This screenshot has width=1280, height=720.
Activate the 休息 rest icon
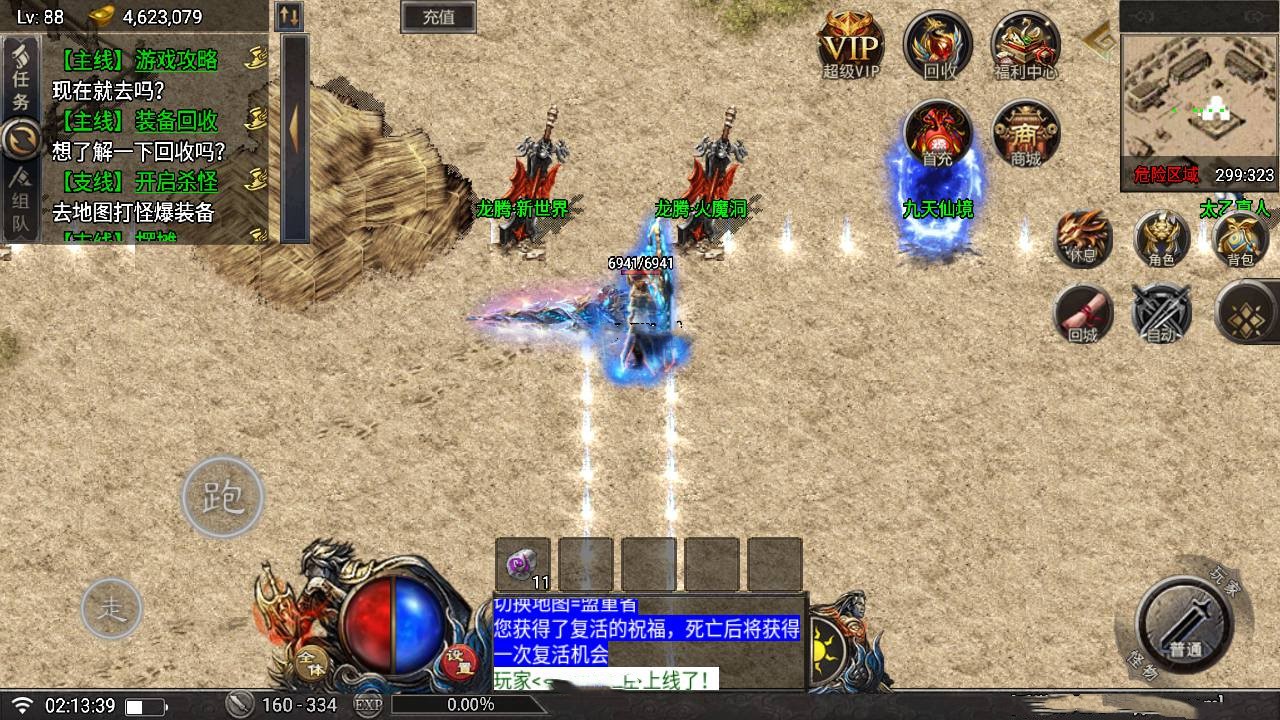coord(1083,239)
